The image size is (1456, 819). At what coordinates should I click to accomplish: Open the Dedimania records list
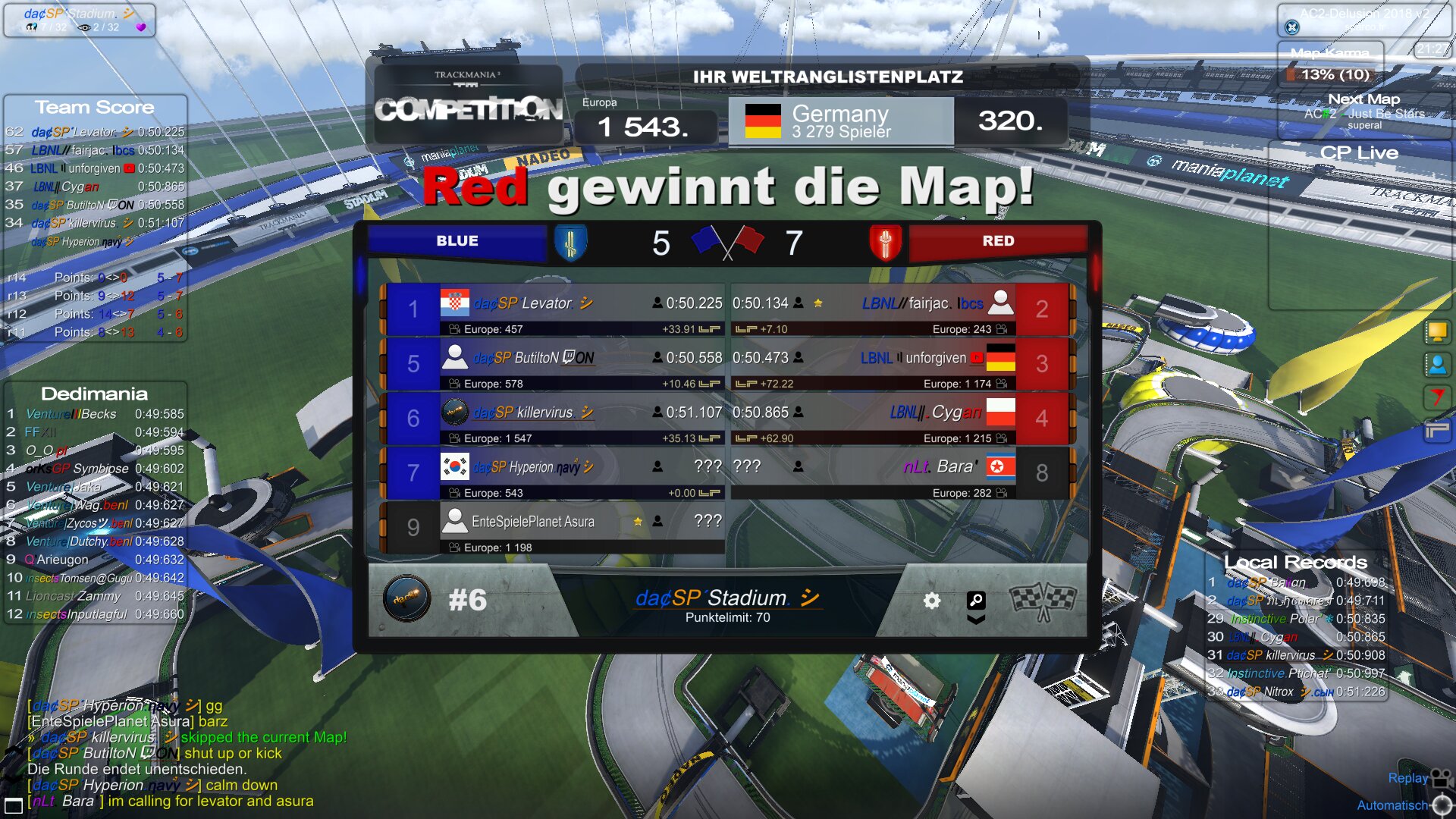(x=95, y=394)
